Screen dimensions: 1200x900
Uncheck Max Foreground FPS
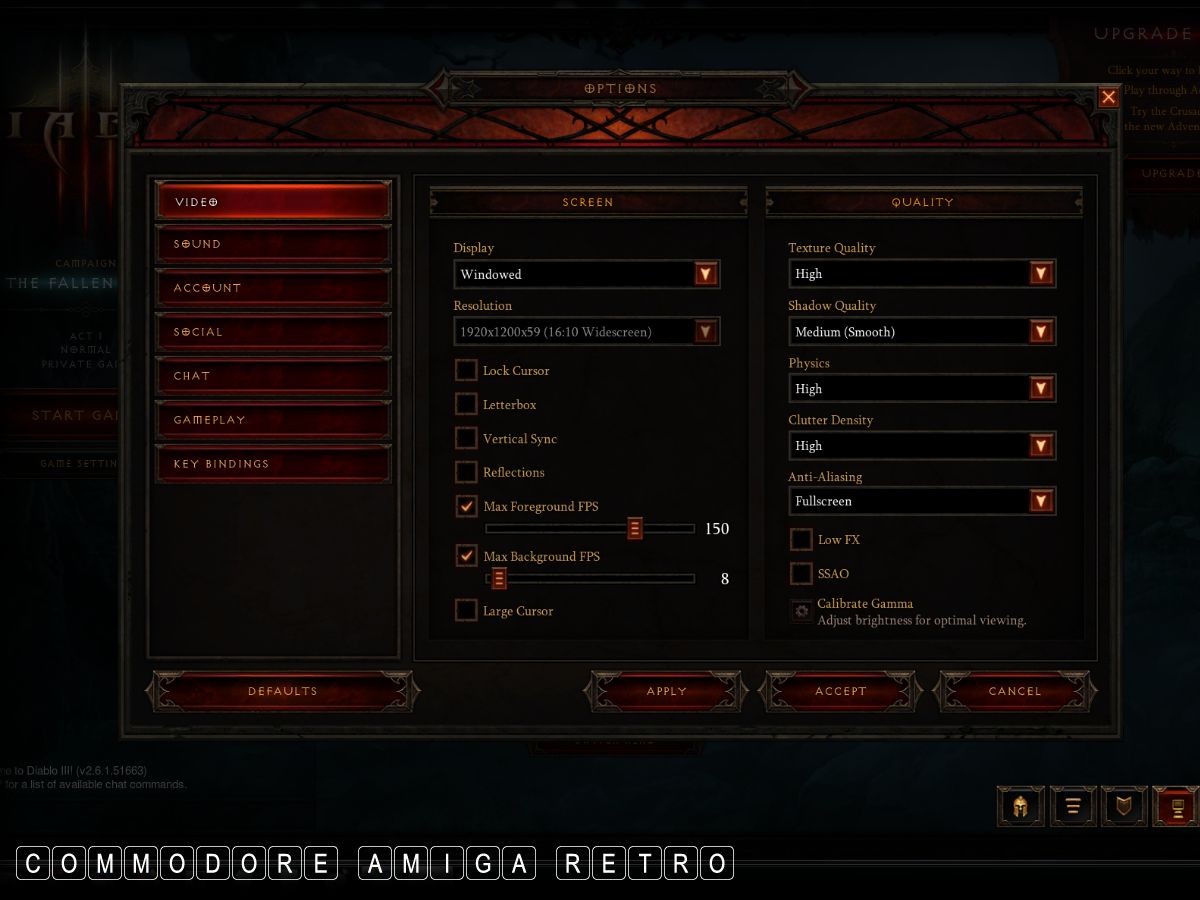tap(466, 507)
